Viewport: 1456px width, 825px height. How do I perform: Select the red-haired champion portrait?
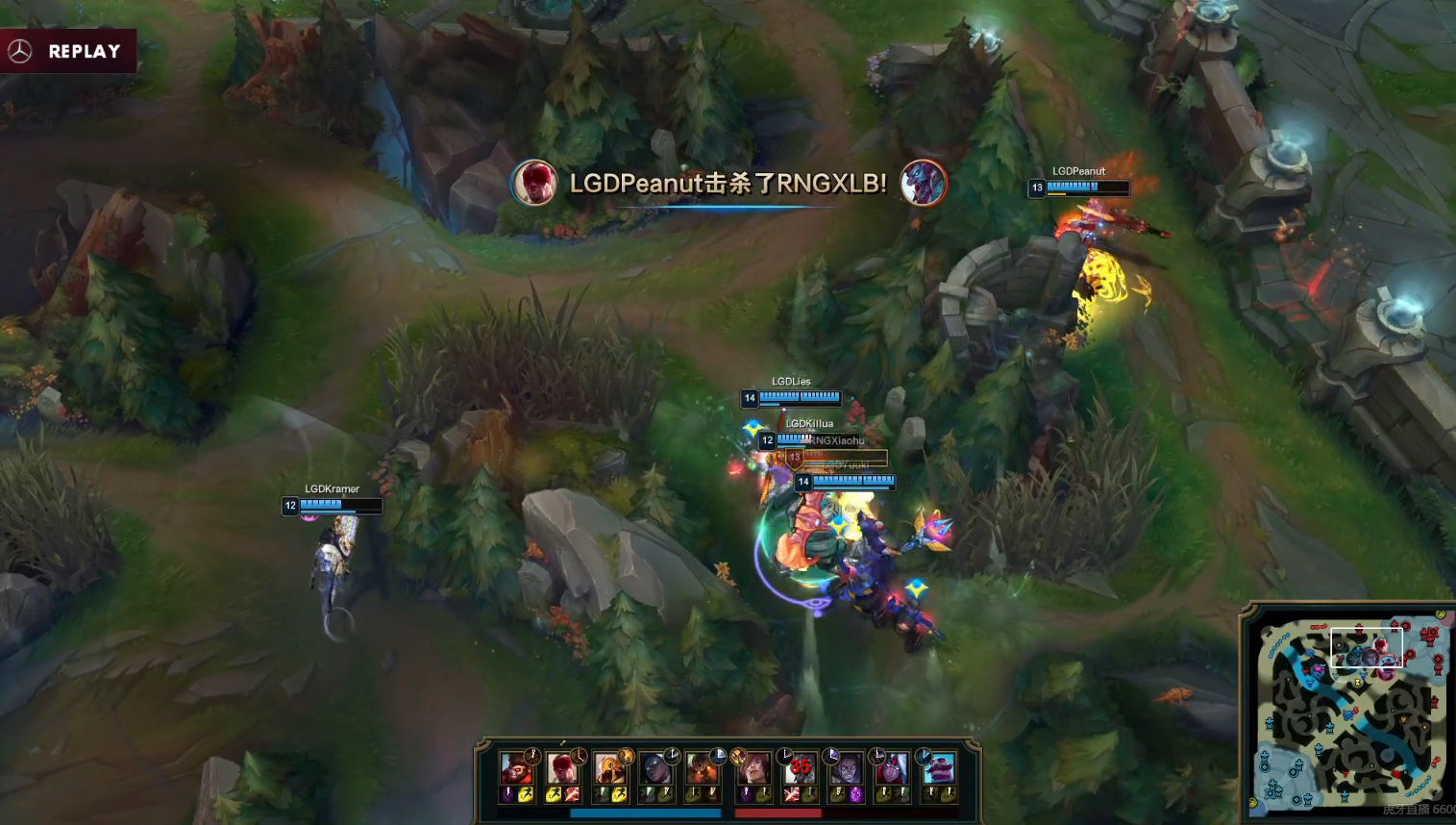[x=753, y=769]
